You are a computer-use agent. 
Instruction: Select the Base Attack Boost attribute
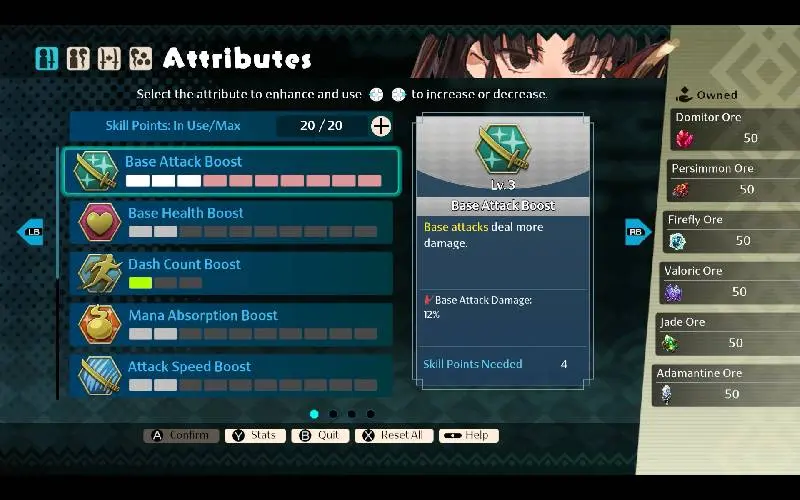[x=231, y=171]
